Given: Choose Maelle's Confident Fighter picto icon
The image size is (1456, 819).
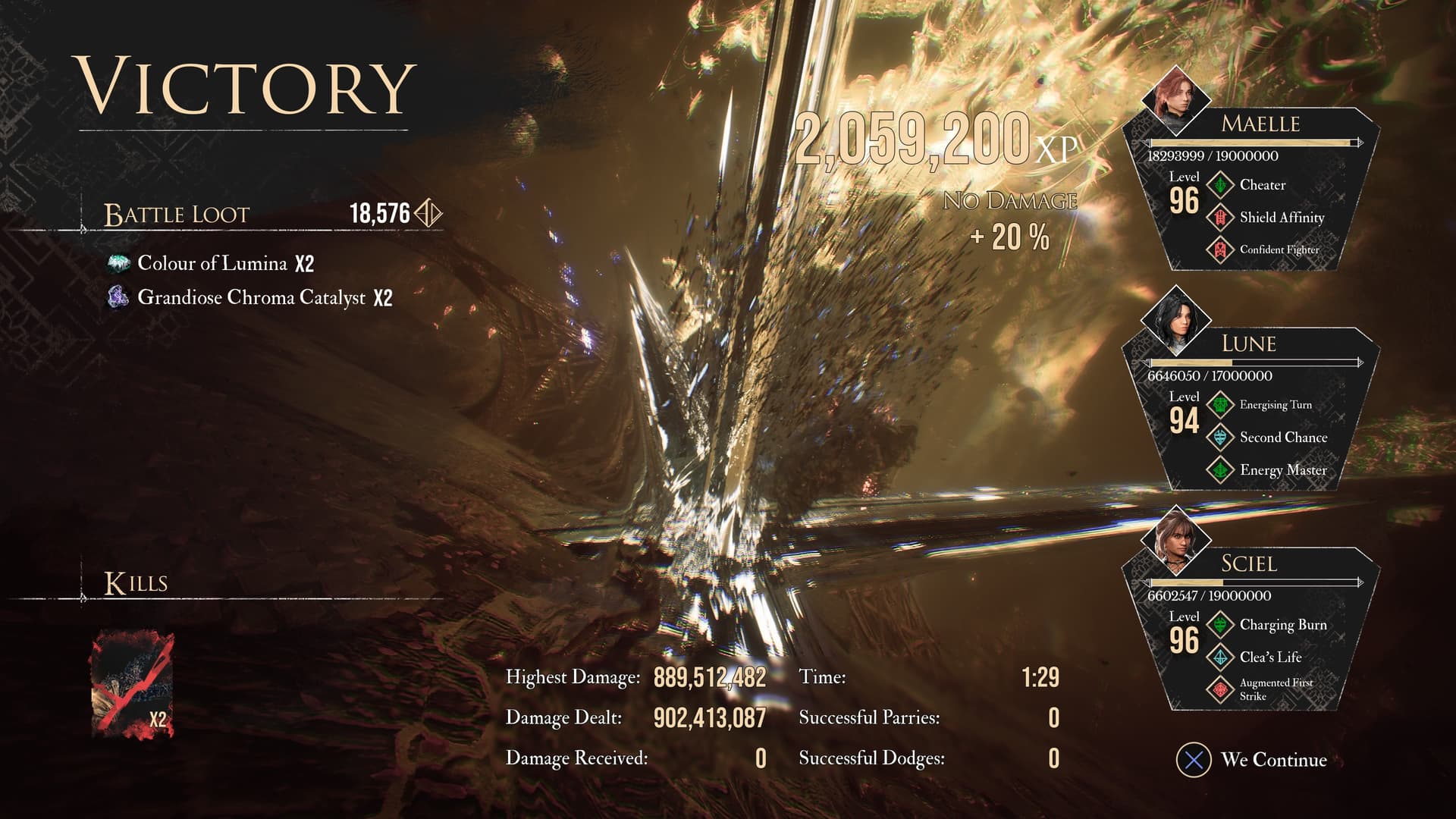Looking at the screenshot, I should pyautogui.click(x=1220, y=249).
